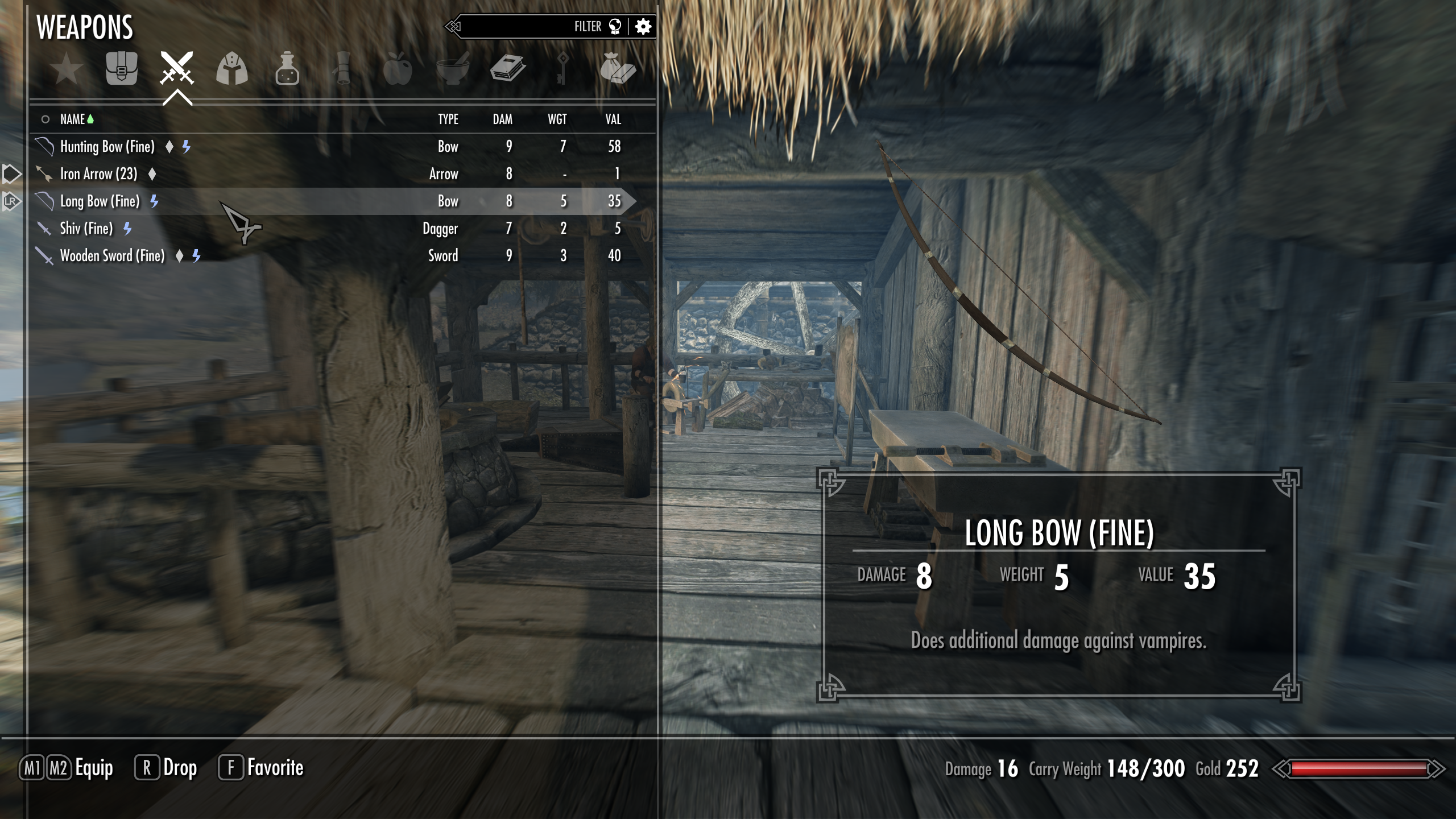Select the NAME column header
Viewport: 1456px width, 819px height.
[x=74, y=119]
